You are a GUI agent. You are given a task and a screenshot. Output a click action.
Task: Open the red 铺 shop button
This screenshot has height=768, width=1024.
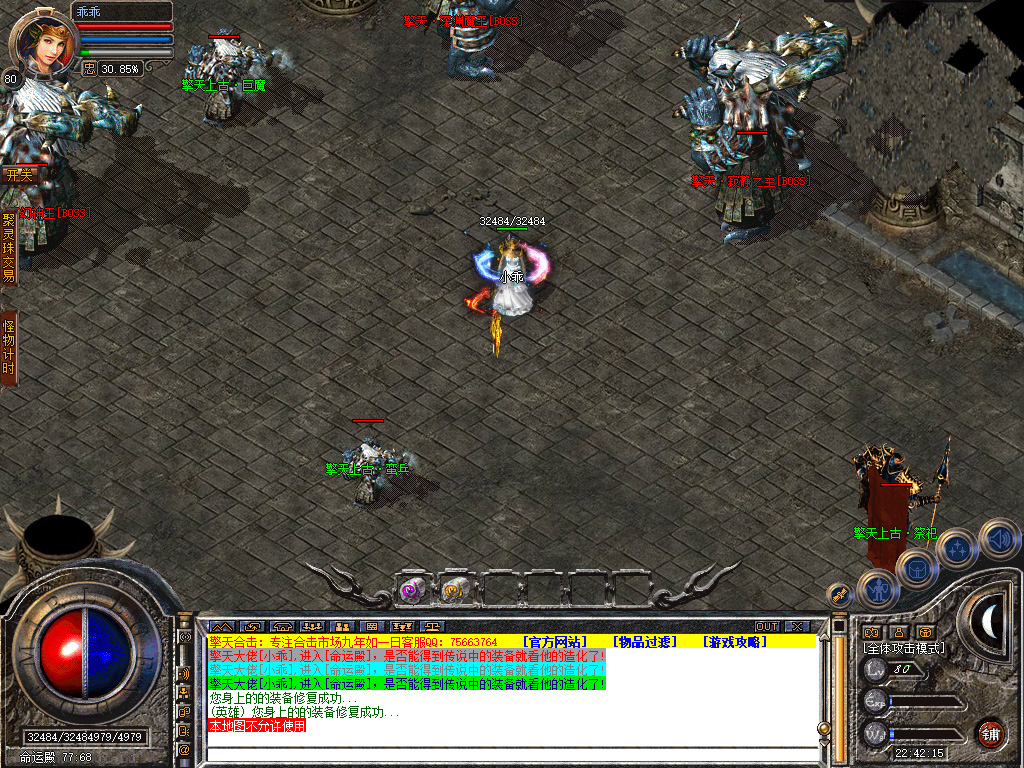pos(990,732)
